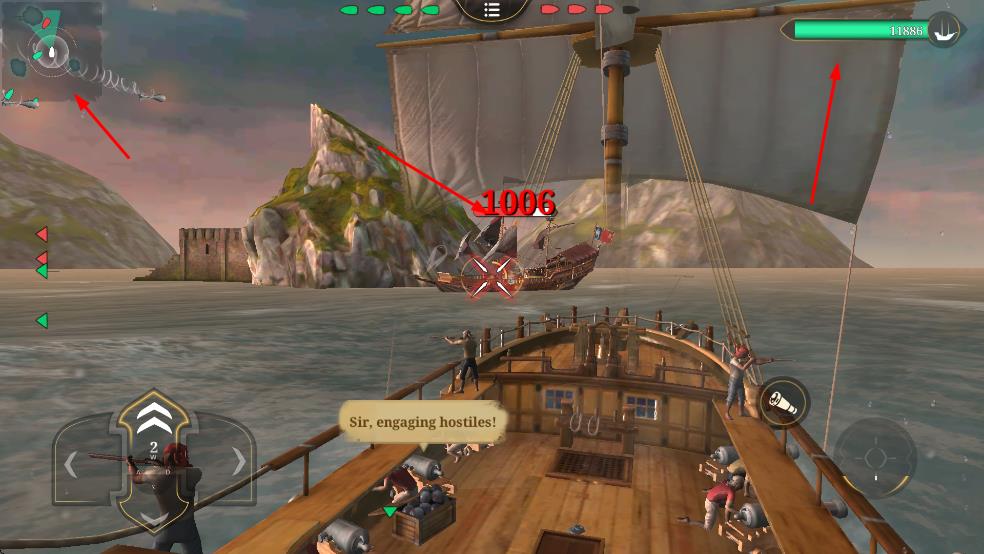This screenshot has width=984, height=554.
Task: Activate the spyglass view
Action: (x=783, y=402)
